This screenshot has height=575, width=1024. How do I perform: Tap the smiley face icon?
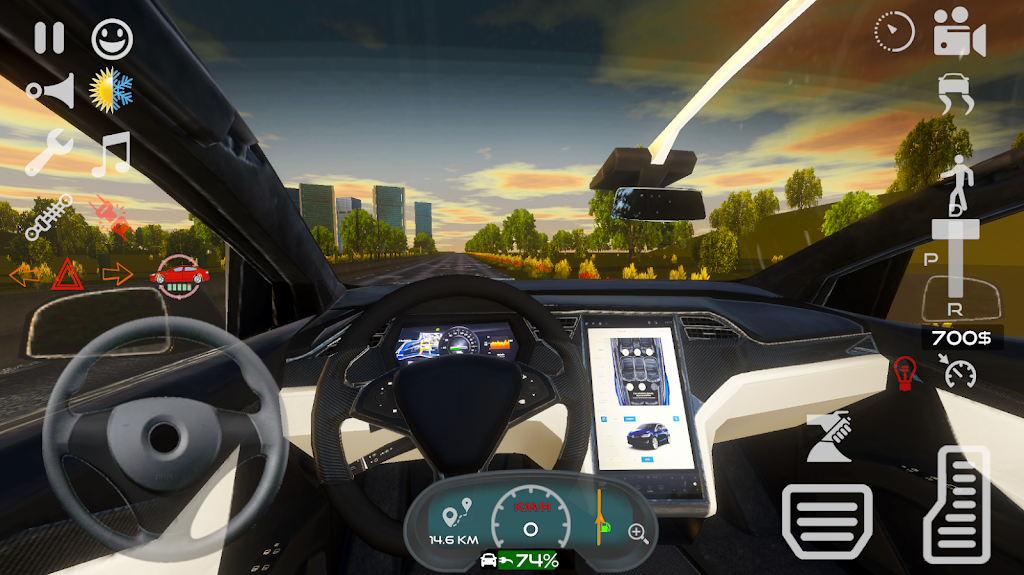pyautogui.click(x=112, y=38)
